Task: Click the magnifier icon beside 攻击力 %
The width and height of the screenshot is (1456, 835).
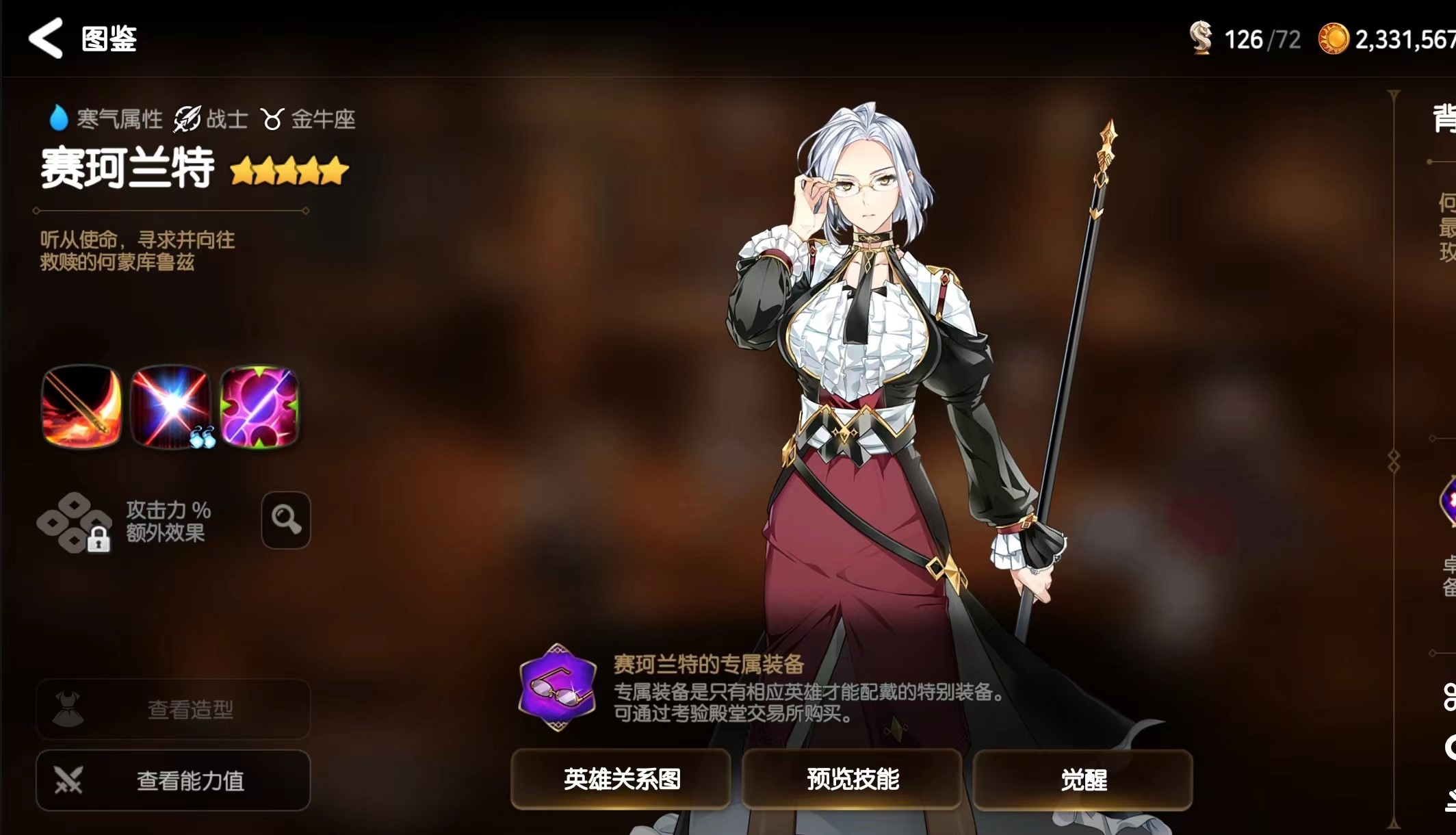Action: (286, 520)
